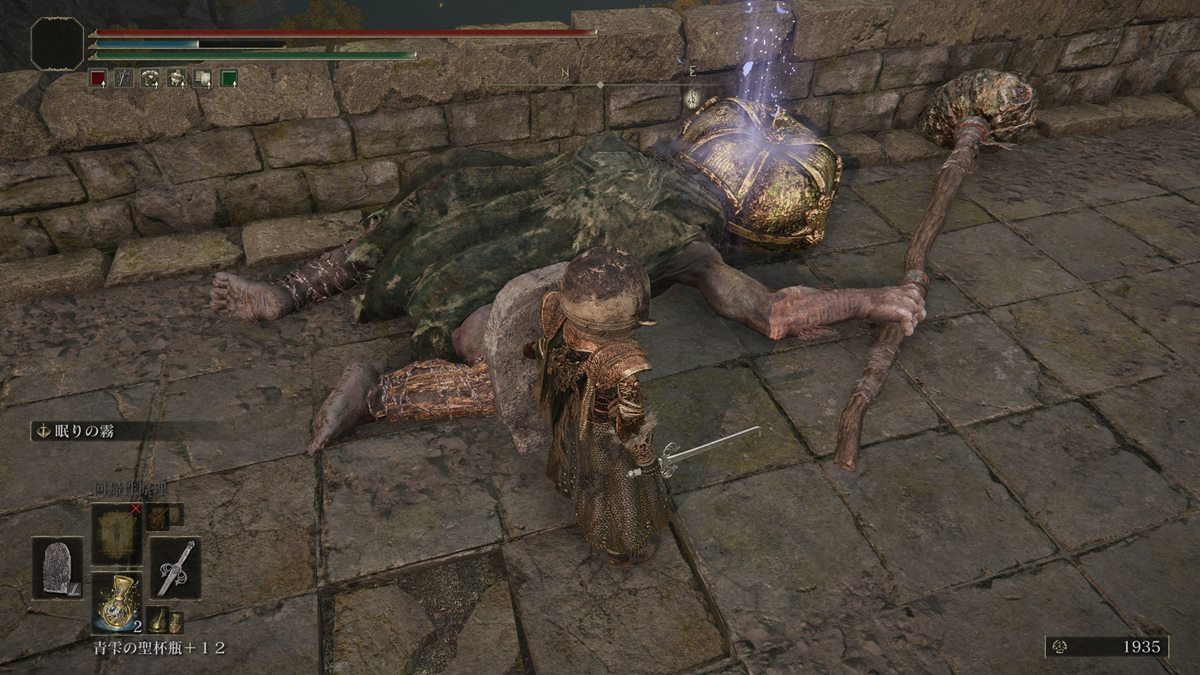Select the small next-spell icon beside spell slot
The height and width of the screenshot is (675, 1200).
pyautogui.click(x=157, y=516)
